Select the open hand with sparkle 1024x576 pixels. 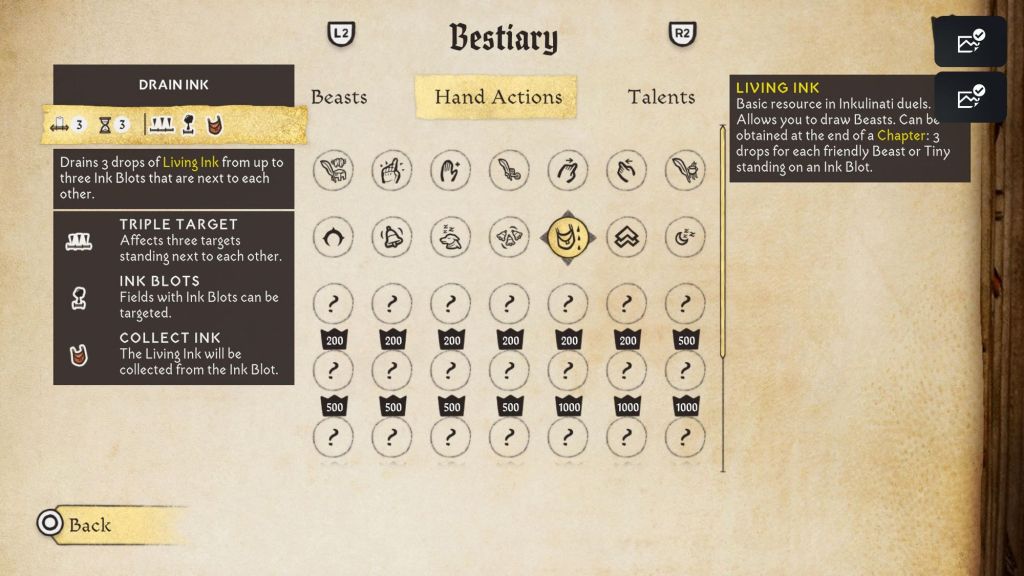(450, 171)
